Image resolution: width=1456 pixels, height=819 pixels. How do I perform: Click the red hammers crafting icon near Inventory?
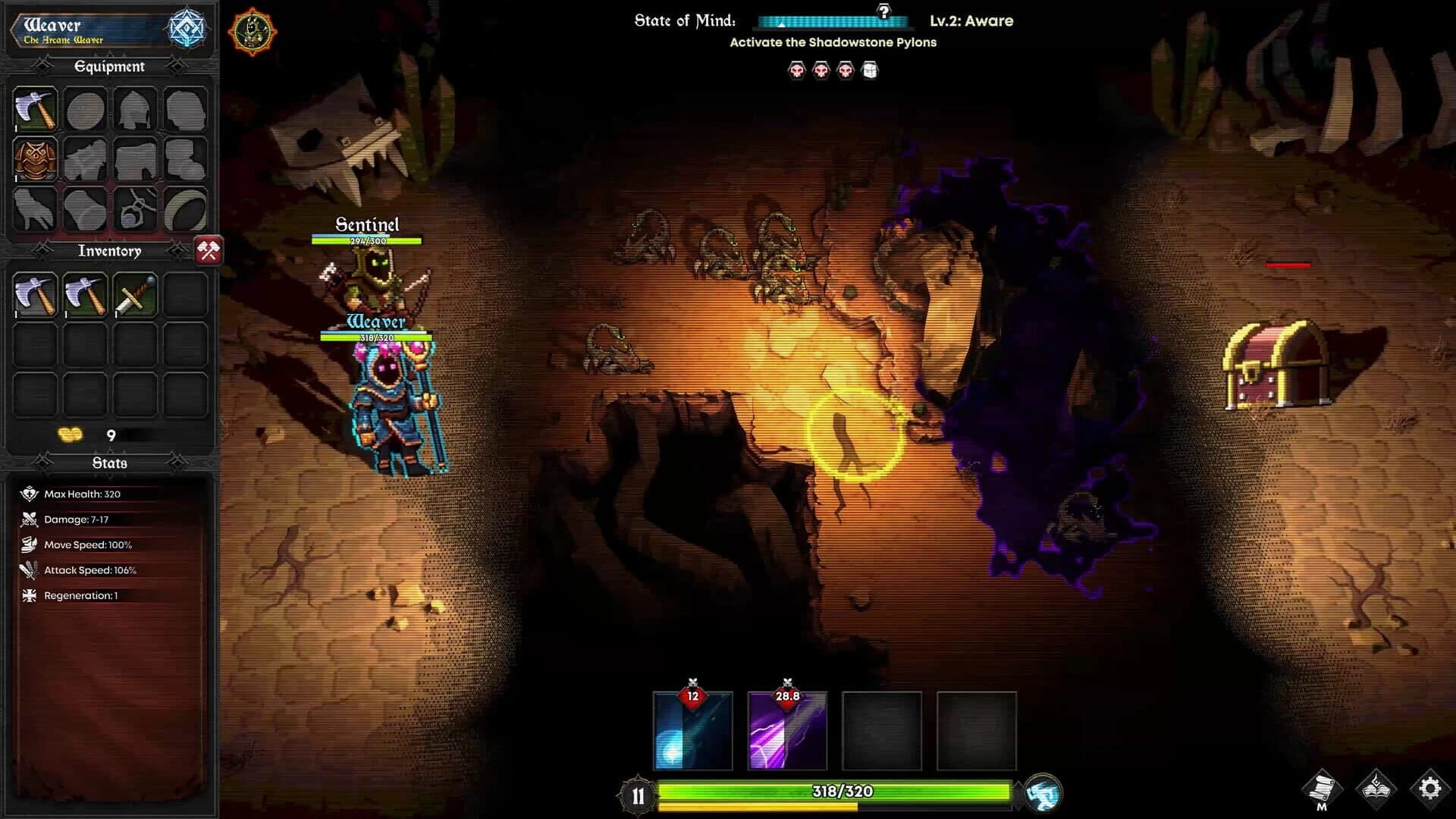tap(209, 251)
